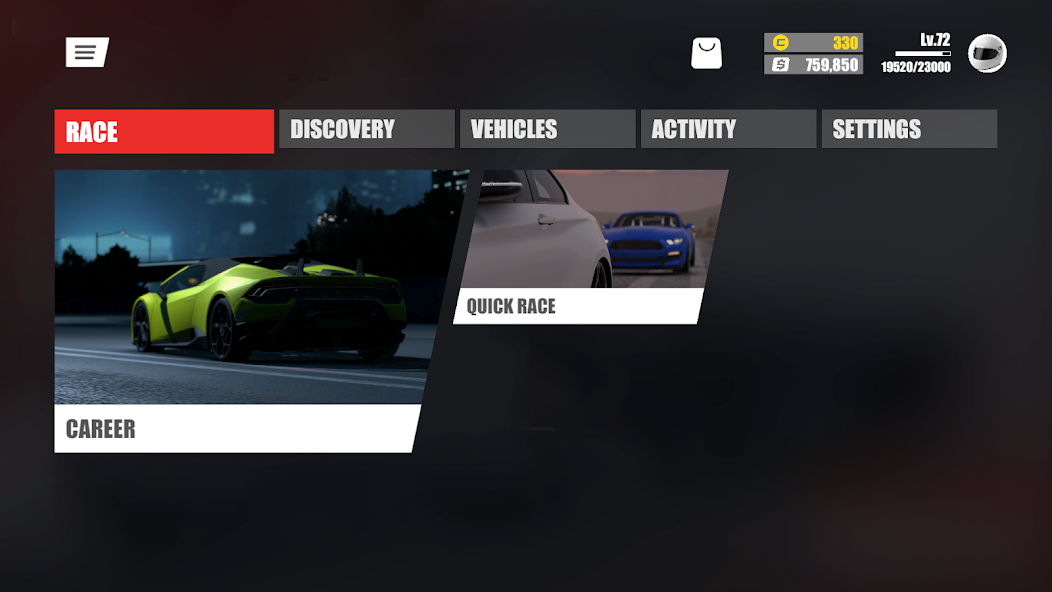Go to the Activity tab
1052x592 pixels.
tap(728, 130)
